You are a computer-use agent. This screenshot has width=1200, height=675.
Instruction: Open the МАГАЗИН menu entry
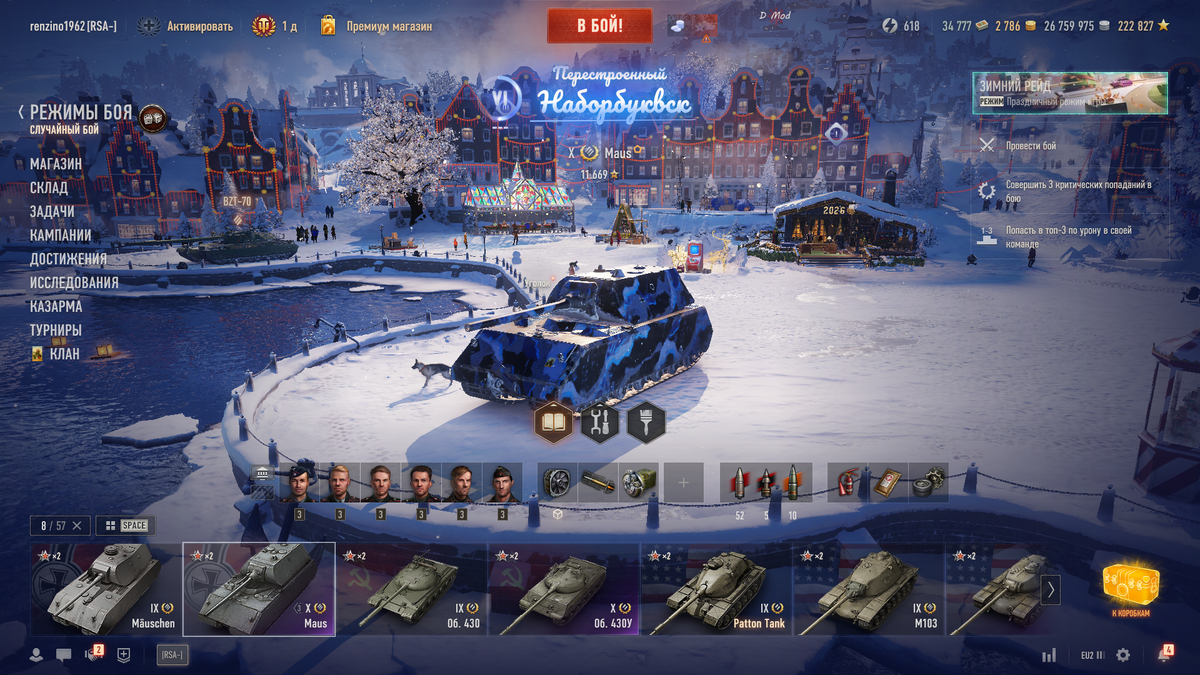[x=56, y=164]
